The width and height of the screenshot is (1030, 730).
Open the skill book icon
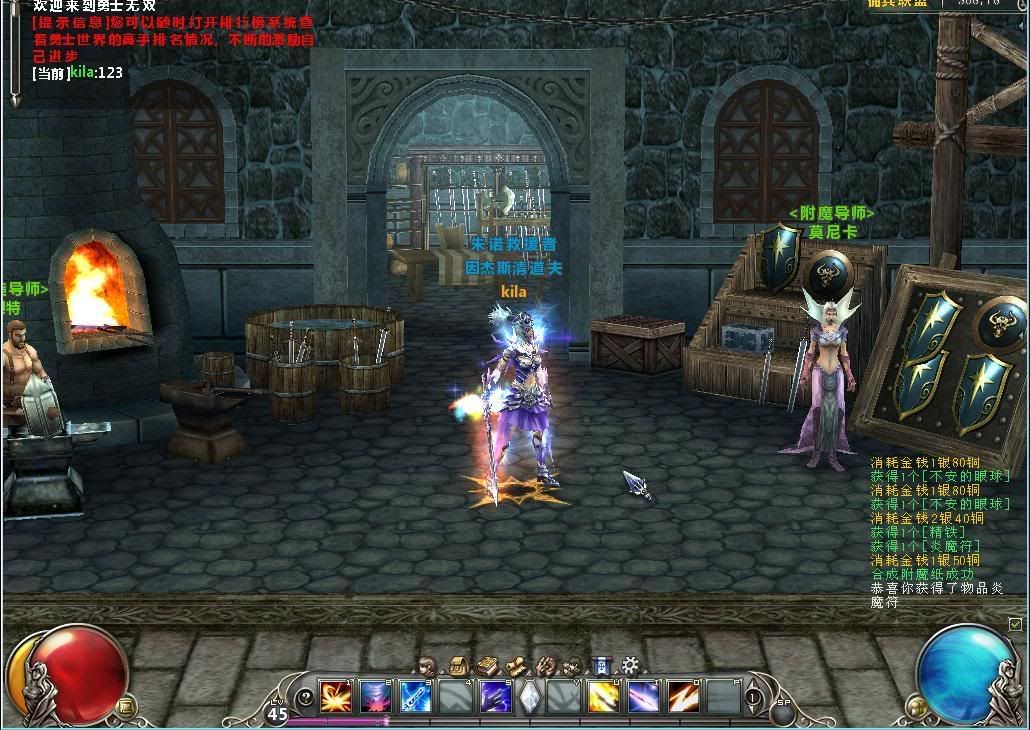tap(486, 665)
